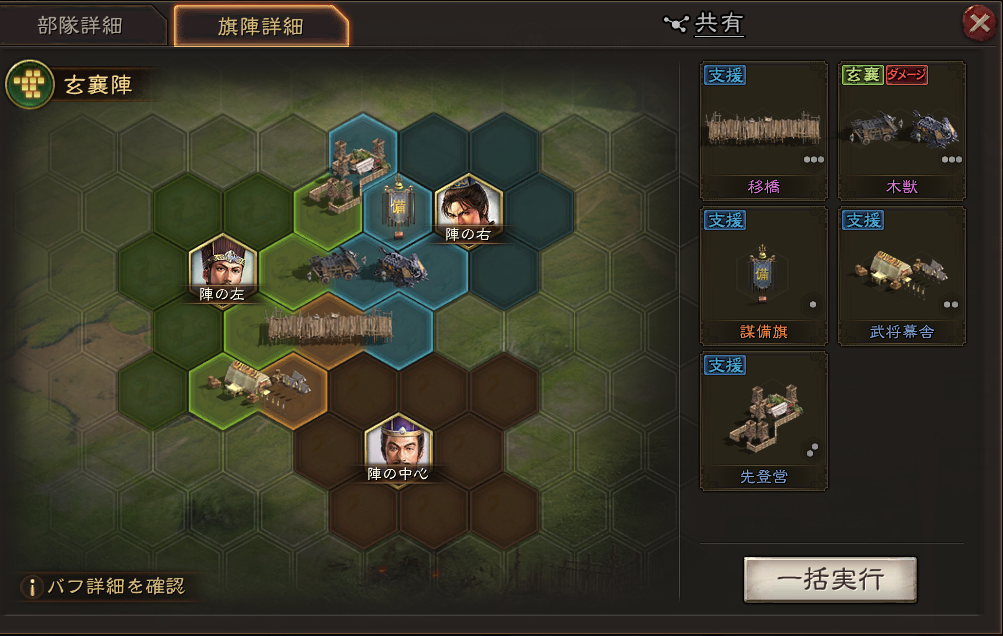Click the 一括実行 button
This screenshot has width=1003, height=636.
[x=830, y=580]
